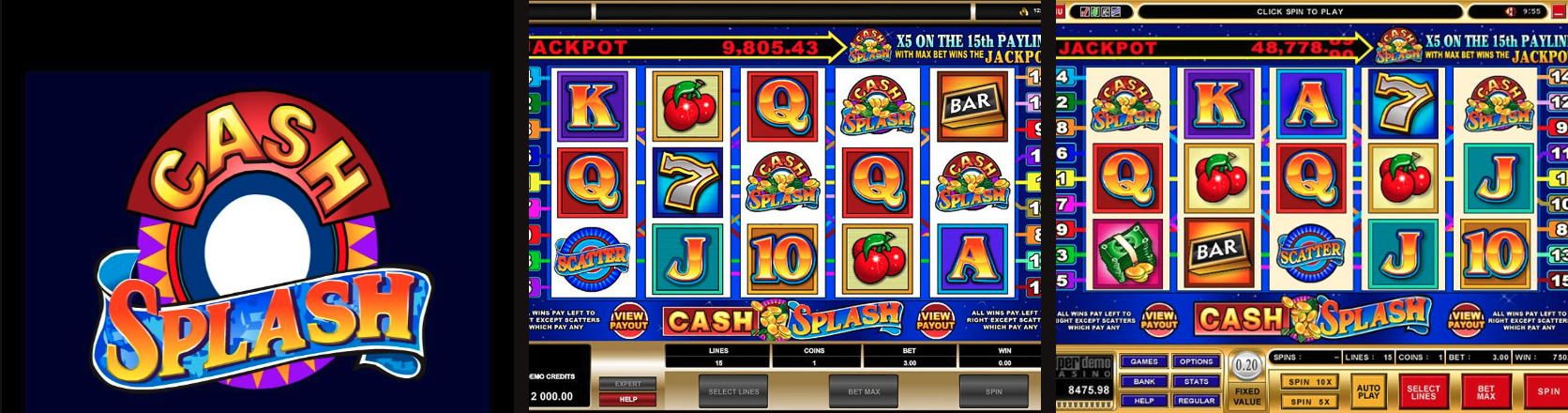
Task: Open the BANK button
Action: 1144,381
